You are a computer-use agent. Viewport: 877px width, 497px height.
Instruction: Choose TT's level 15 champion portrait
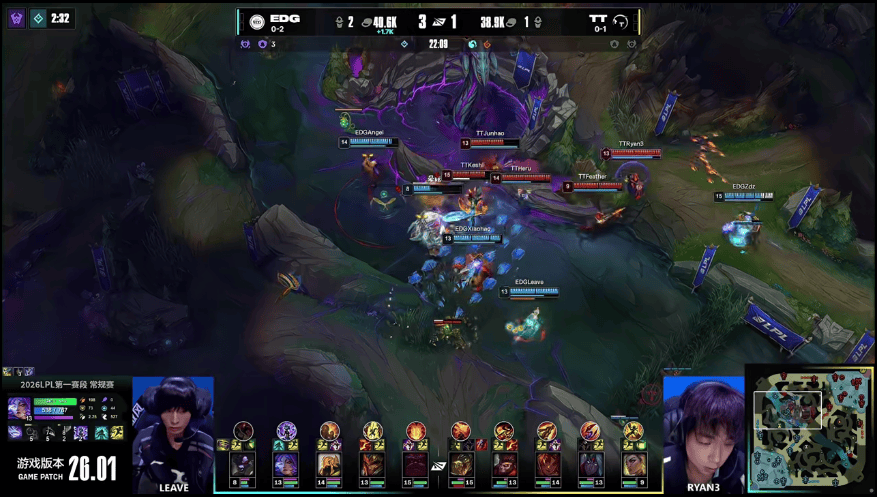pyautogui.click(x=462, y=465)
